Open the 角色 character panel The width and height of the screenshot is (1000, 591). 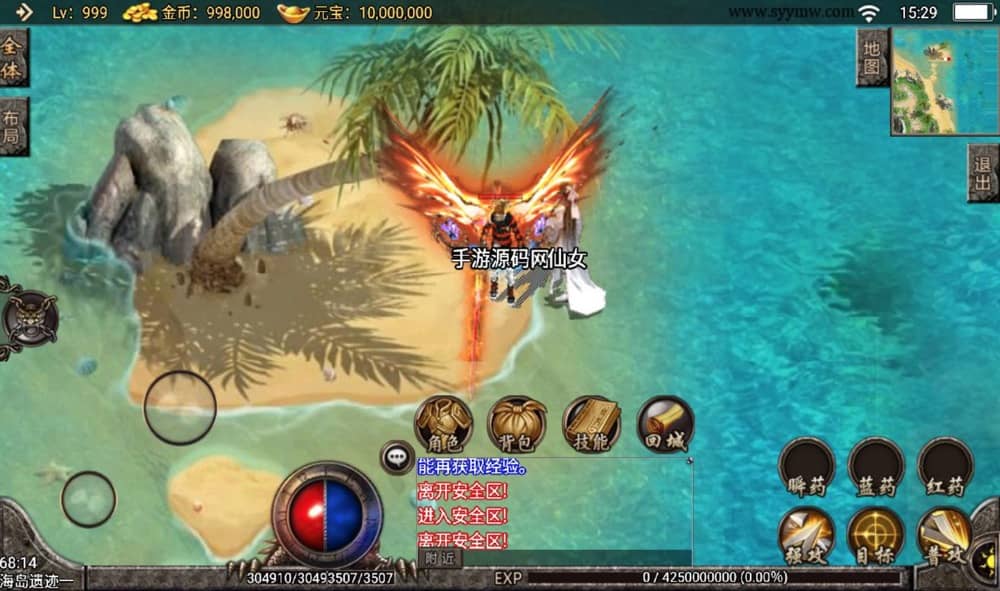(x=444, y=423)
